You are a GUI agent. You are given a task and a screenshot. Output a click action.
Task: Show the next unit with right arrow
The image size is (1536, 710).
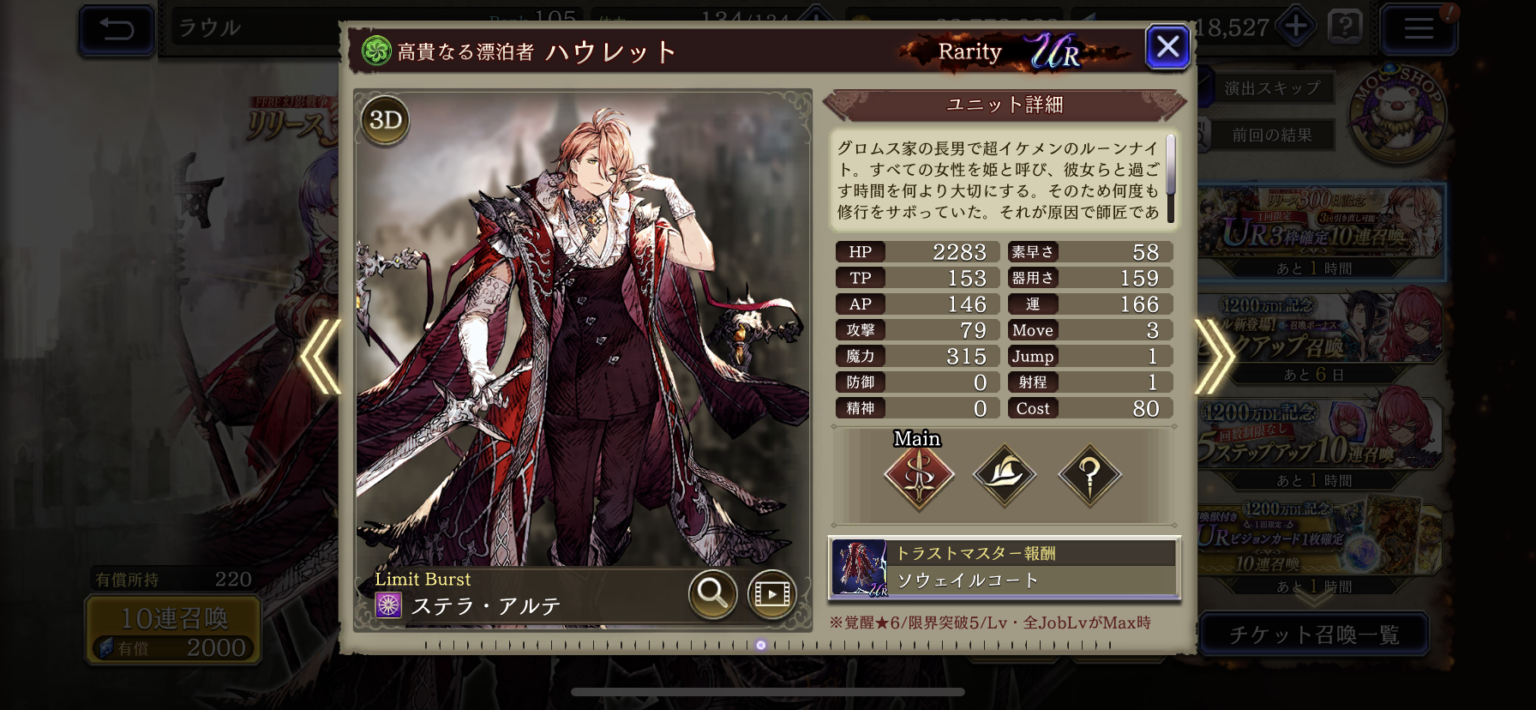click(1214, 356)
